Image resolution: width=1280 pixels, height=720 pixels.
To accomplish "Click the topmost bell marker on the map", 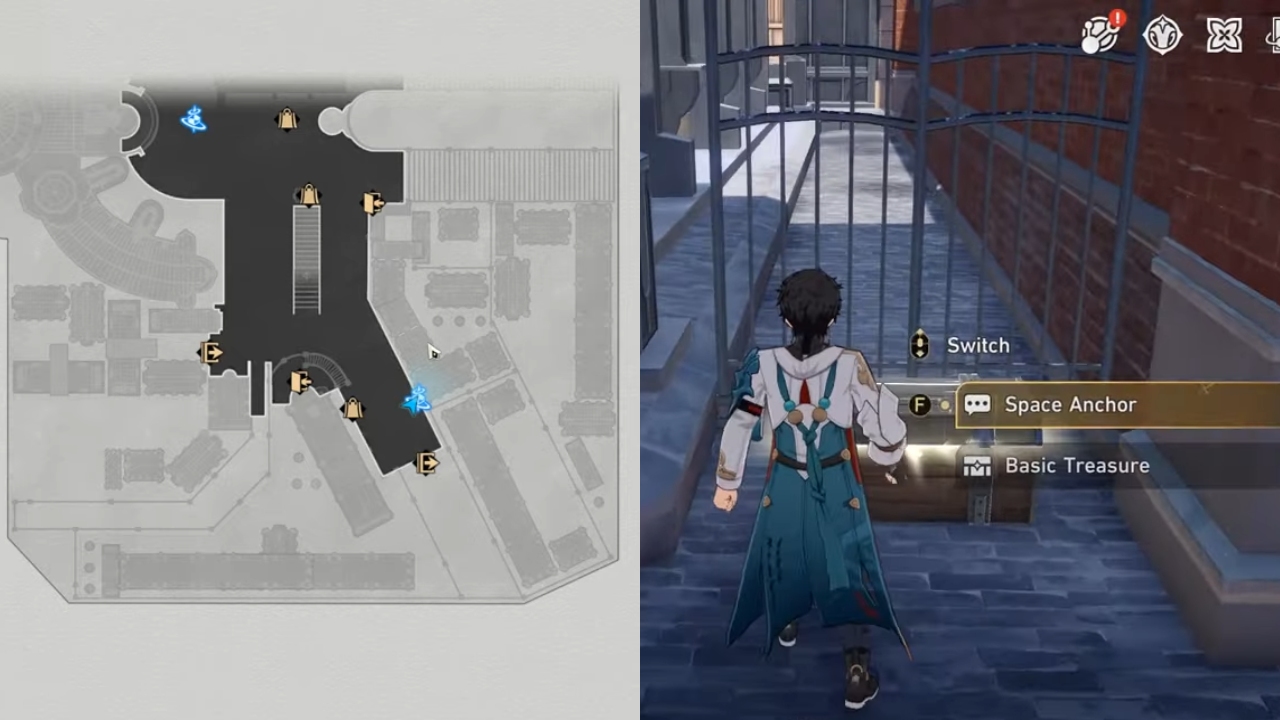I will (285, 119).
